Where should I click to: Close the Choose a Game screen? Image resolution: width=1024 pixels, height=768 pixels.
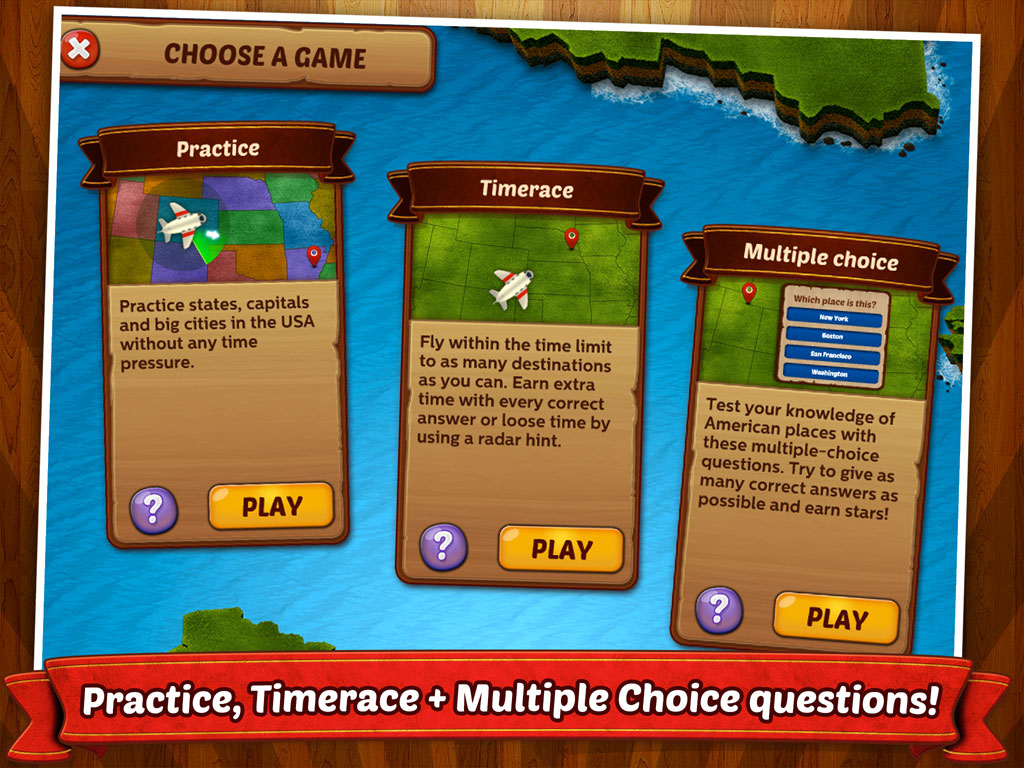pyautogui.click(x=80, y=49)
